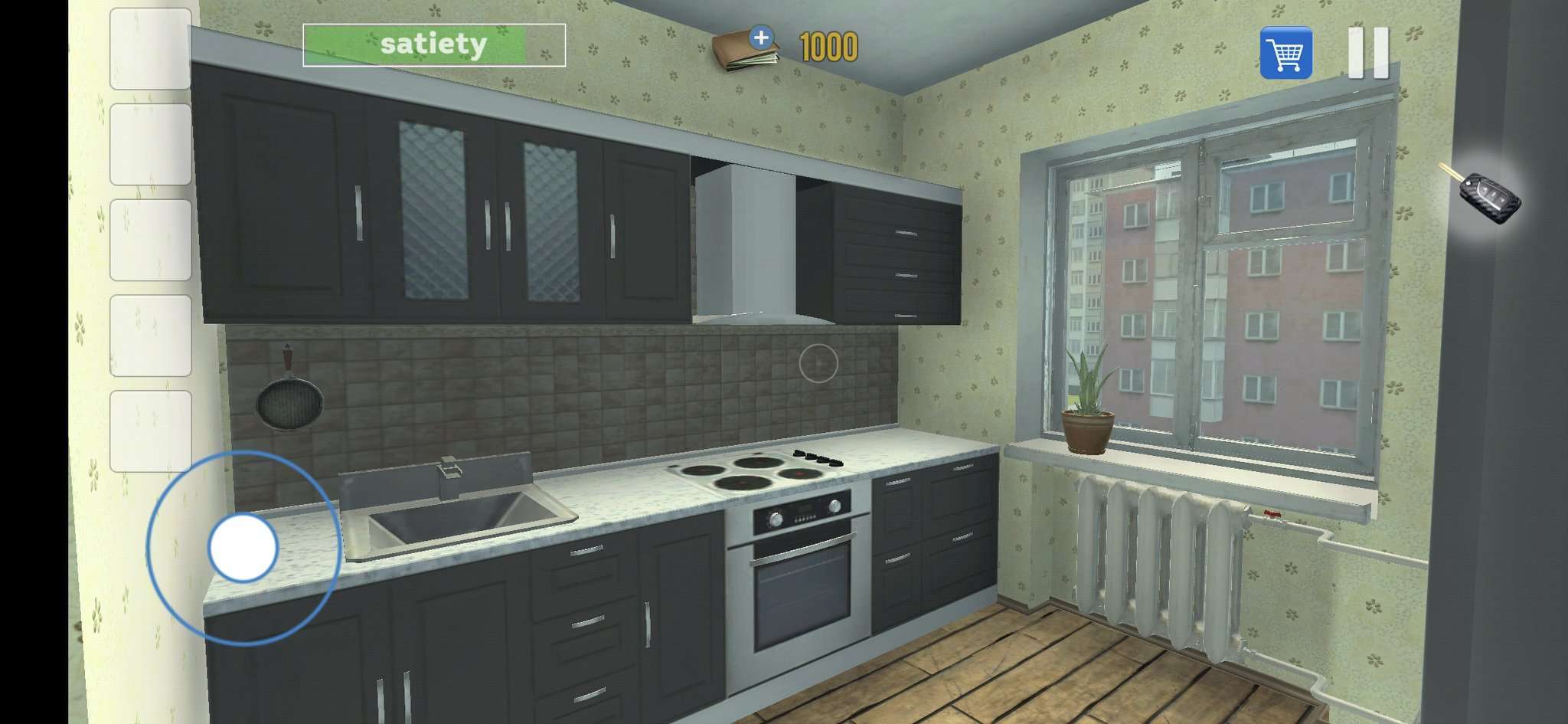Viewport: 1568px width, 724px height.
Task: Open the shopping cart store
Action: (x=1286, y=52)
